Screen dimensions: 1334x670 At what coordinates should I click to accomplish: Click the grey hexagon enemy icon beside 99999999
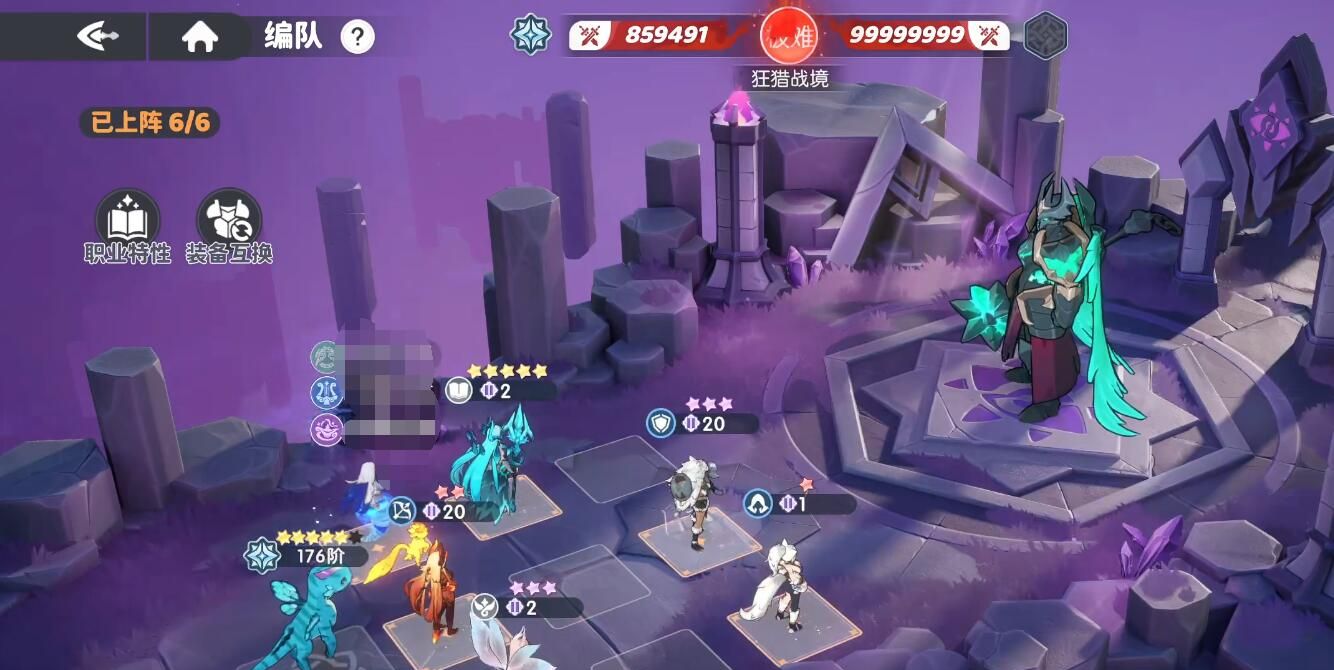[x=1046, y=35]
